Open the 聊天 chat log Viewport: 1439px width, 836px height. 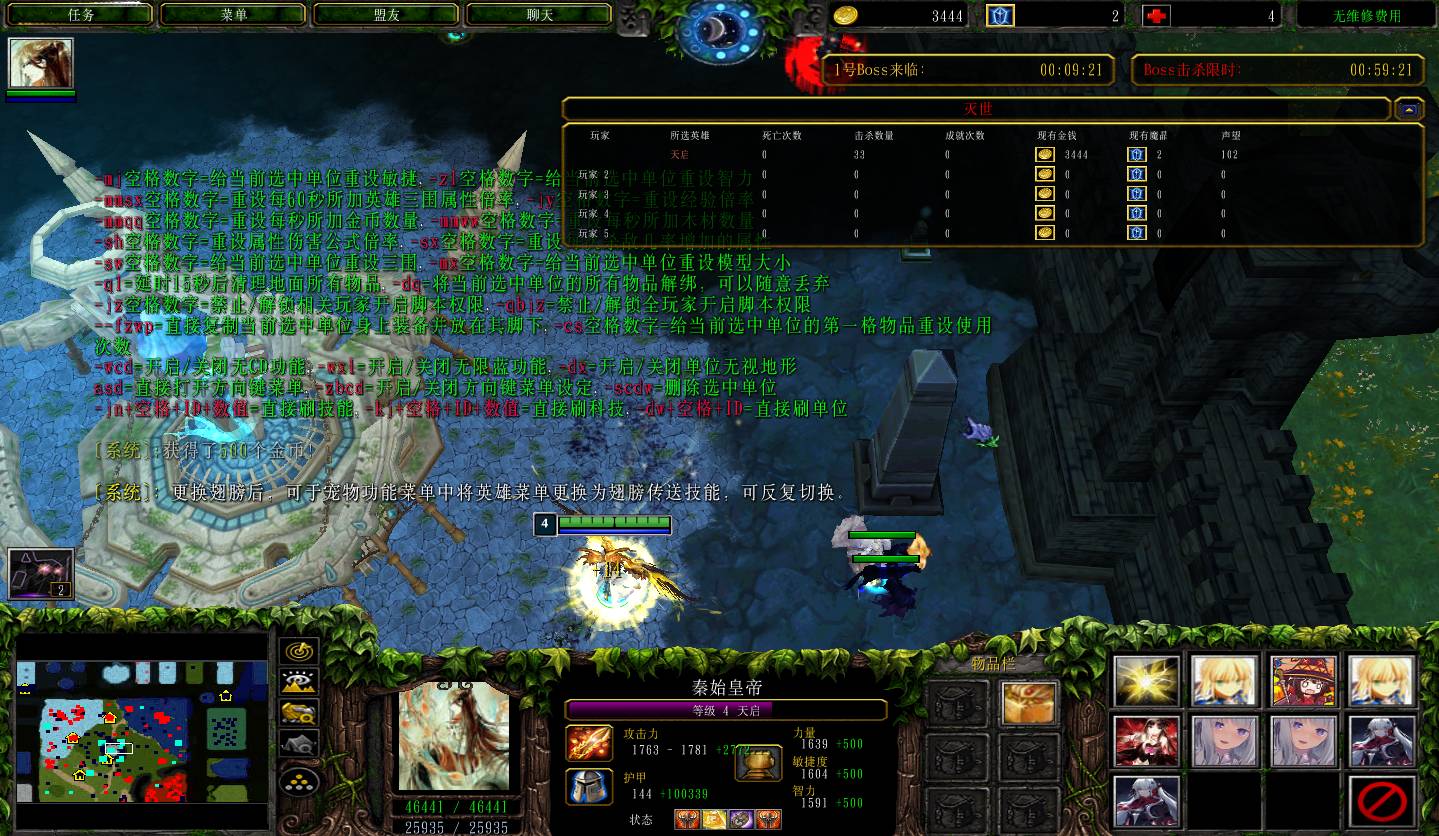540,15
